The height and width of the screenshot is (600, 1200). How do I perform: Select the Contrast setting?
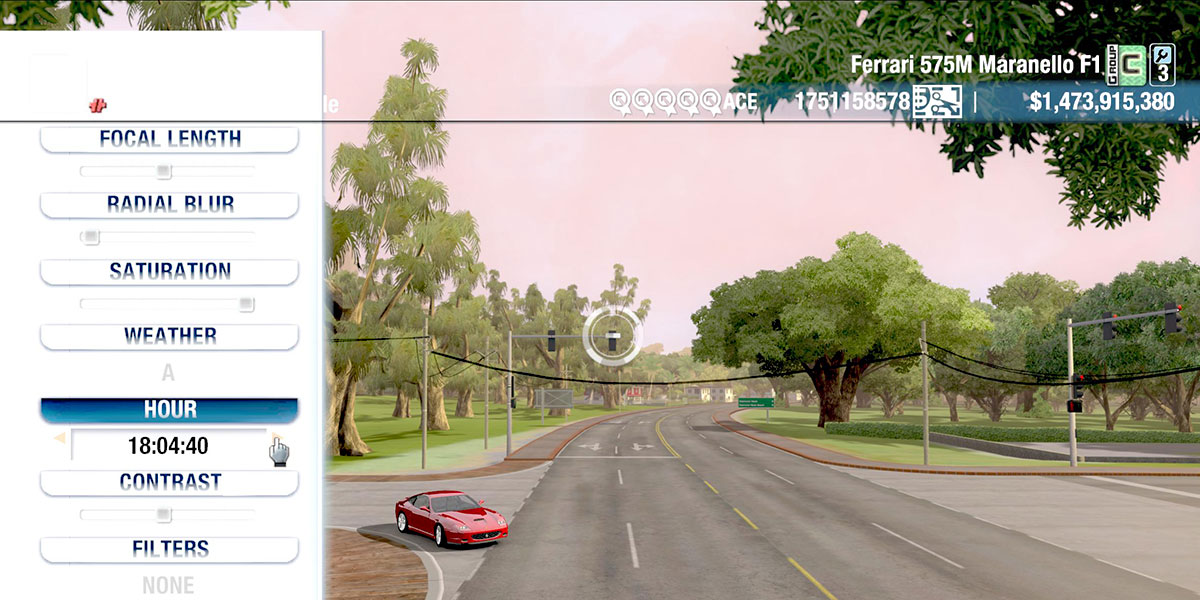(169, 482)
